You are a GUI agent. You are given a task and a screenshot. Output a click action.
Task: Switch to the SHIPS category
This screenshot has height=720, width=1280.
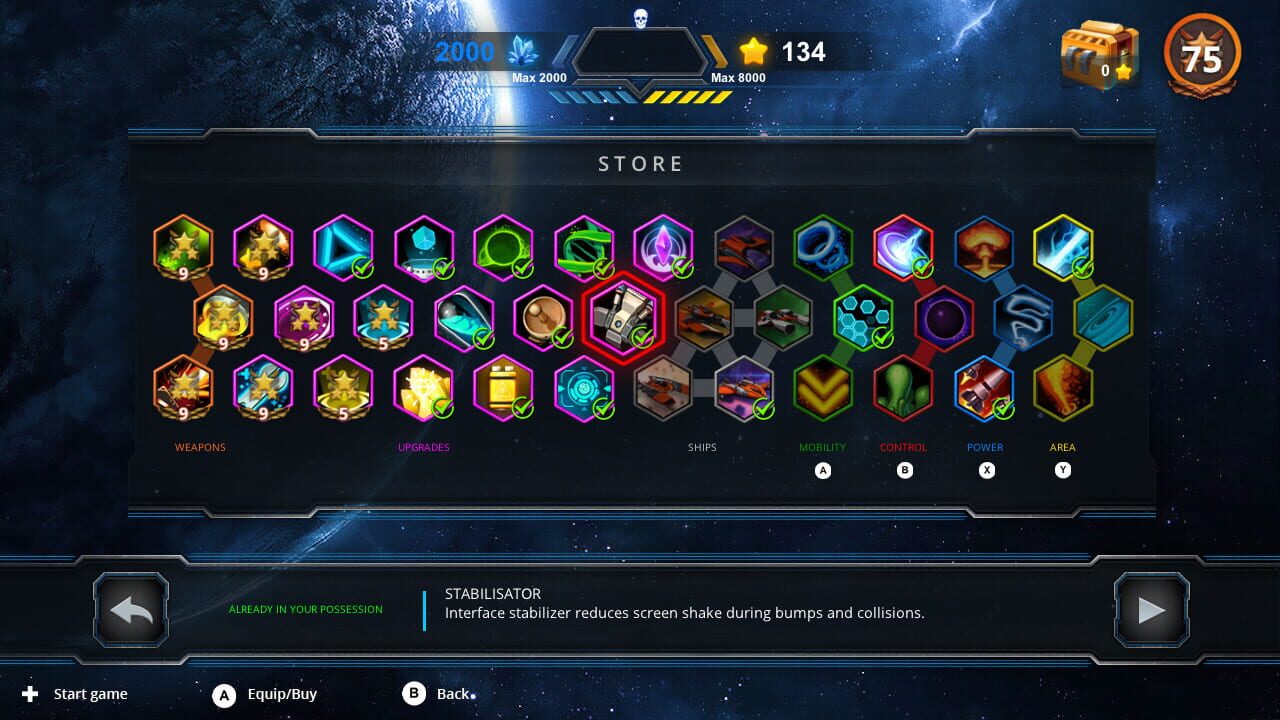pos(702,447)
